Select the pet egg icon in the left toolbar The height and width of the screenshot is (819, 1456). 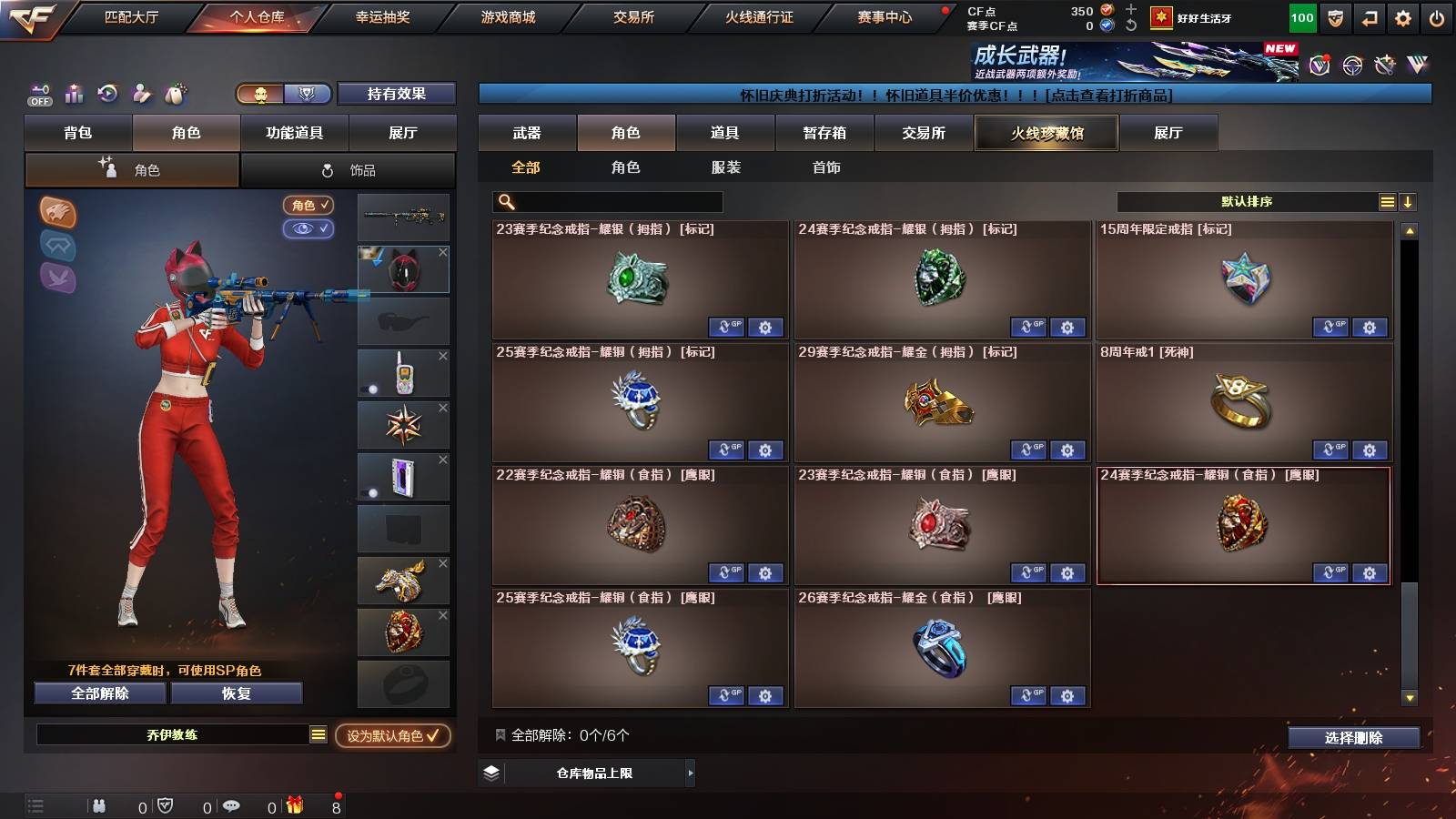click(173, 94)
